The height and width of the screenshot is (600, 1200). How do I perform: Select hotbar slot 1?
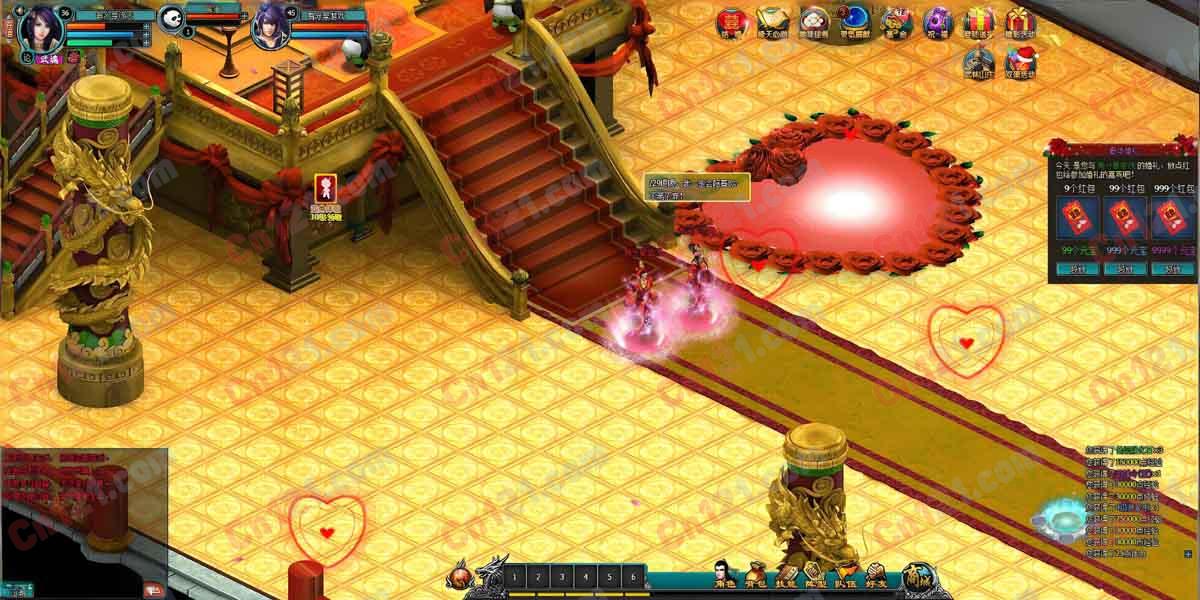[x=513, y=577]
